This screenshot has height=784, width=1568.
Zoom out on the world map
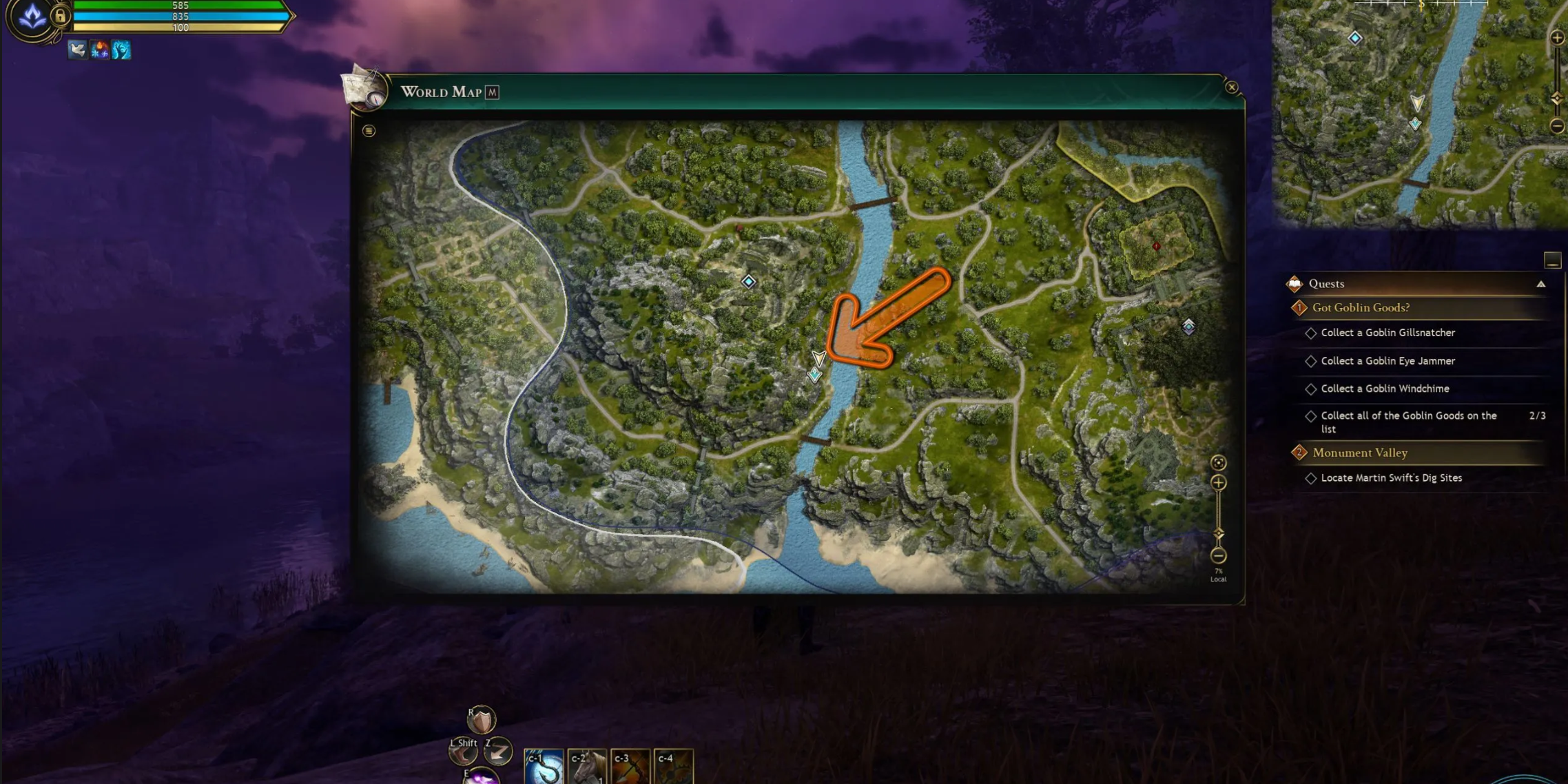coord(1218,555)
